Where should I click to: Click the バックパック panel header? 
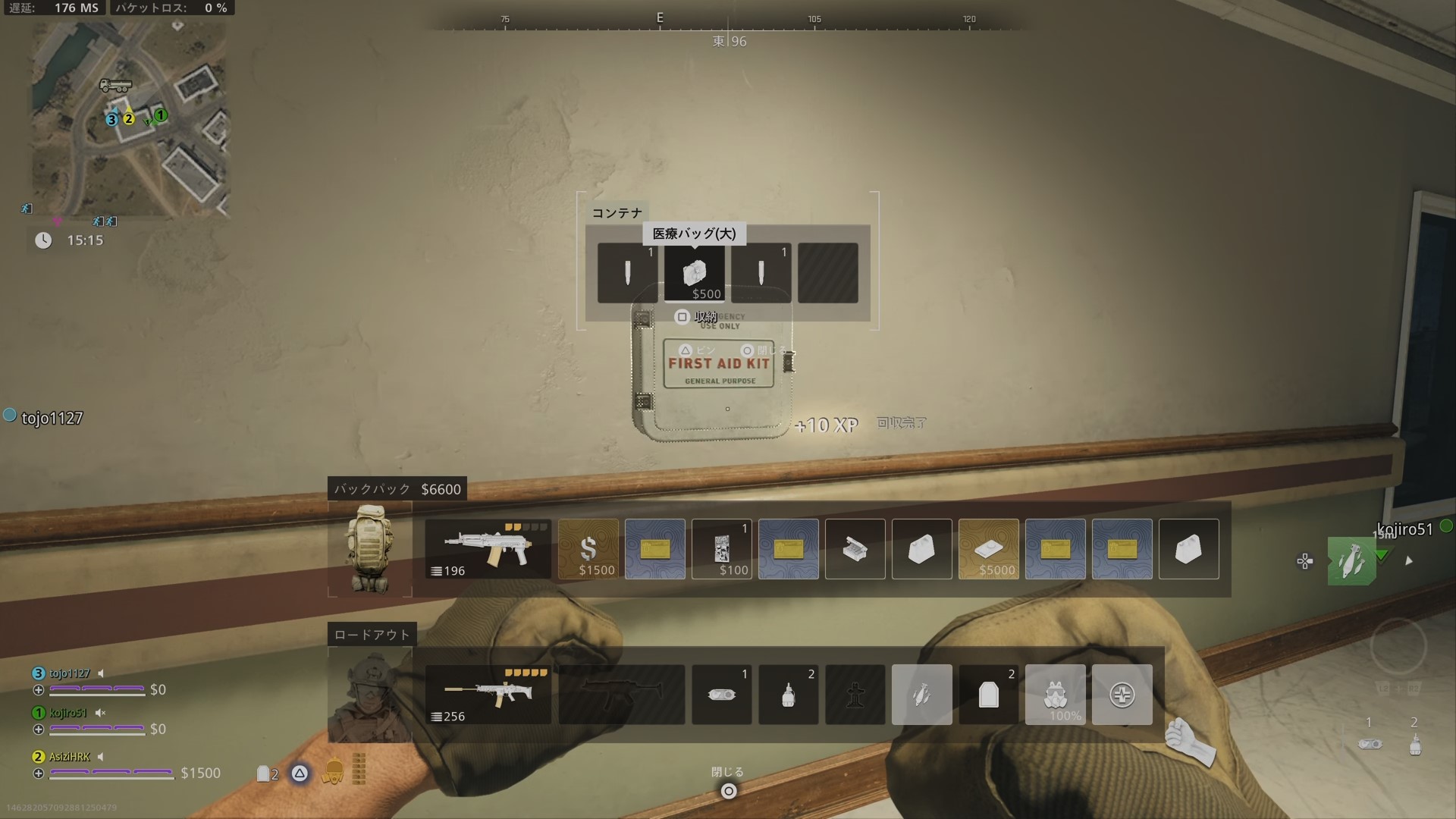[372, 489]
